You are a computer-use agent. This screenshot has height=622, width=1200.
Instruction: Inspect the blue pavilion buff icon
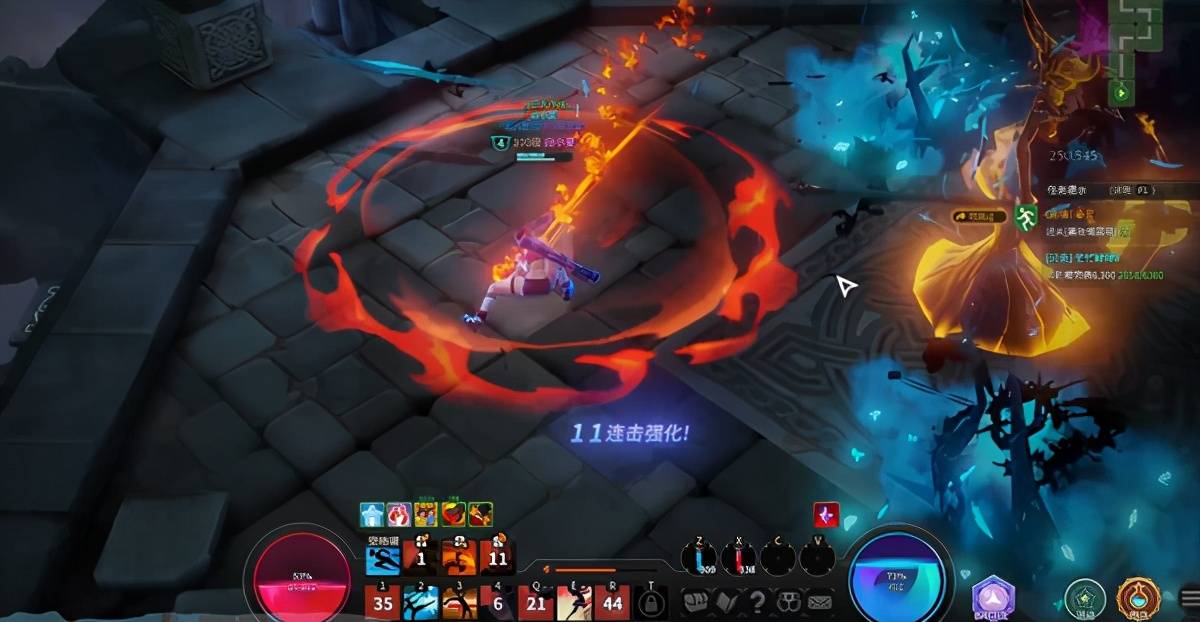tap(372, 514)
